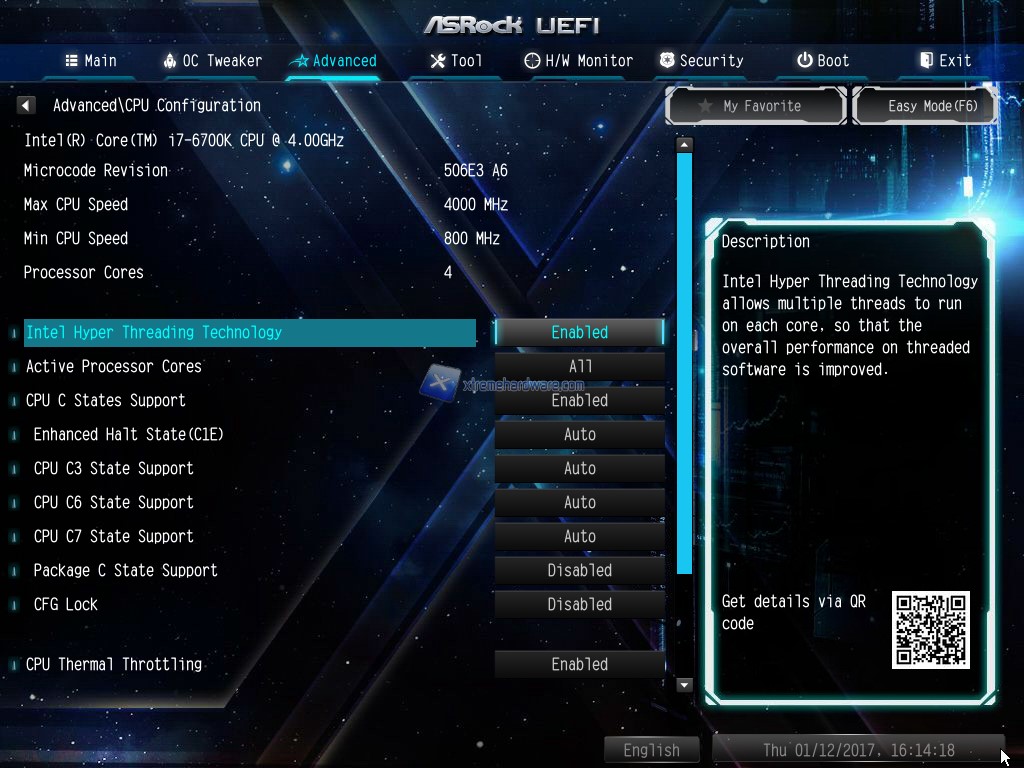Open My Favorite list
The image size is (1024, 768).
coord(756,106)
